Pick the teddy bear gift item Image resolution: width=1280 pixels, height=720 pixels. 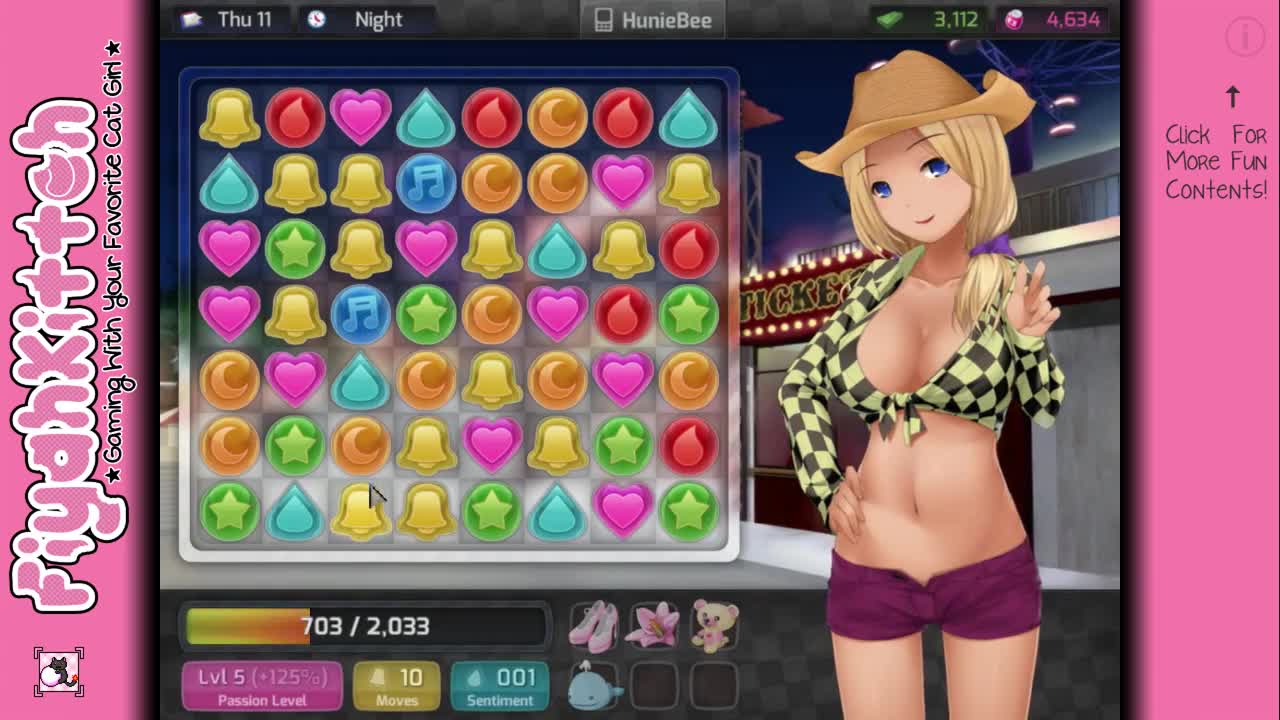(x=714, y=626)
